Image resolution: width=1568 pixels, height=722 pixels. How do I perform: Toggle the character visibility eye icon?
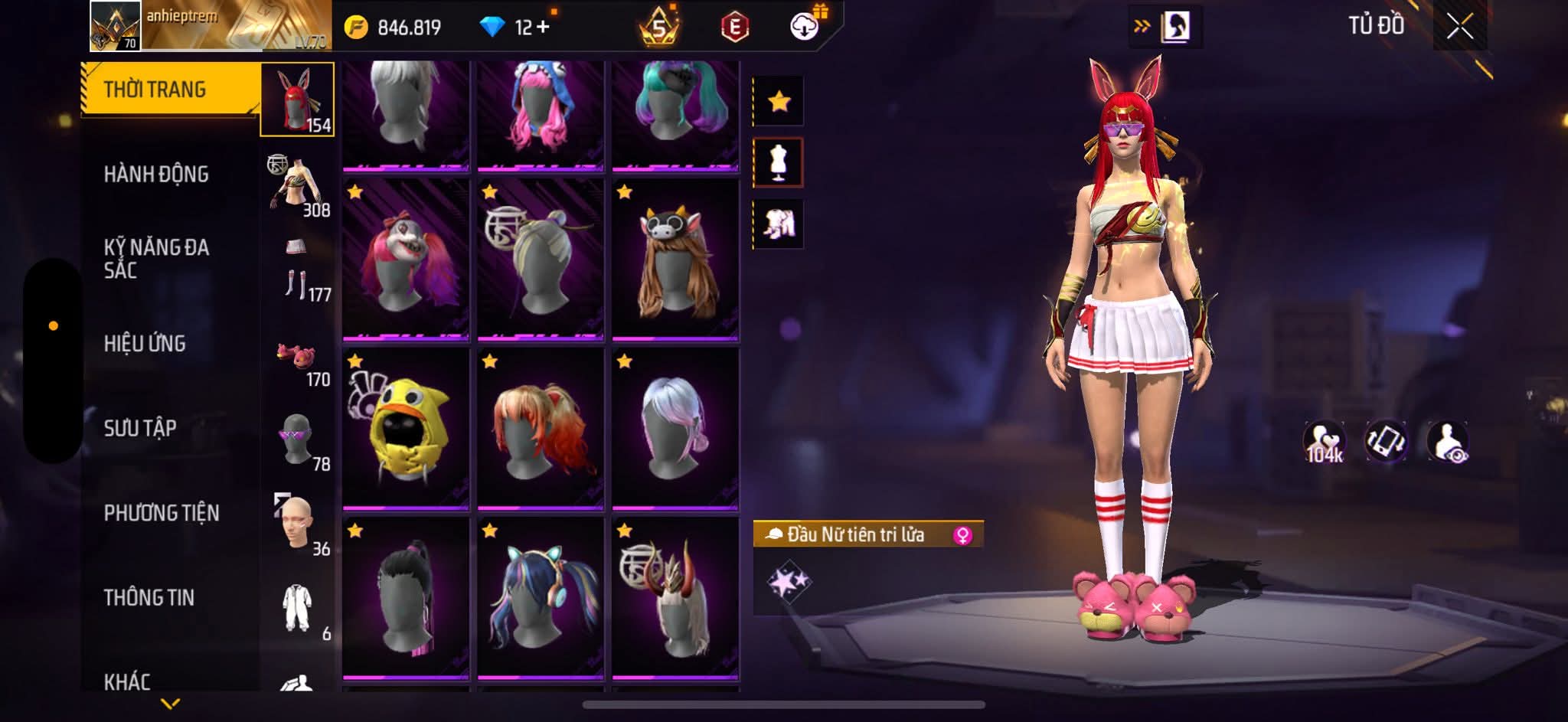(1447, 442)
